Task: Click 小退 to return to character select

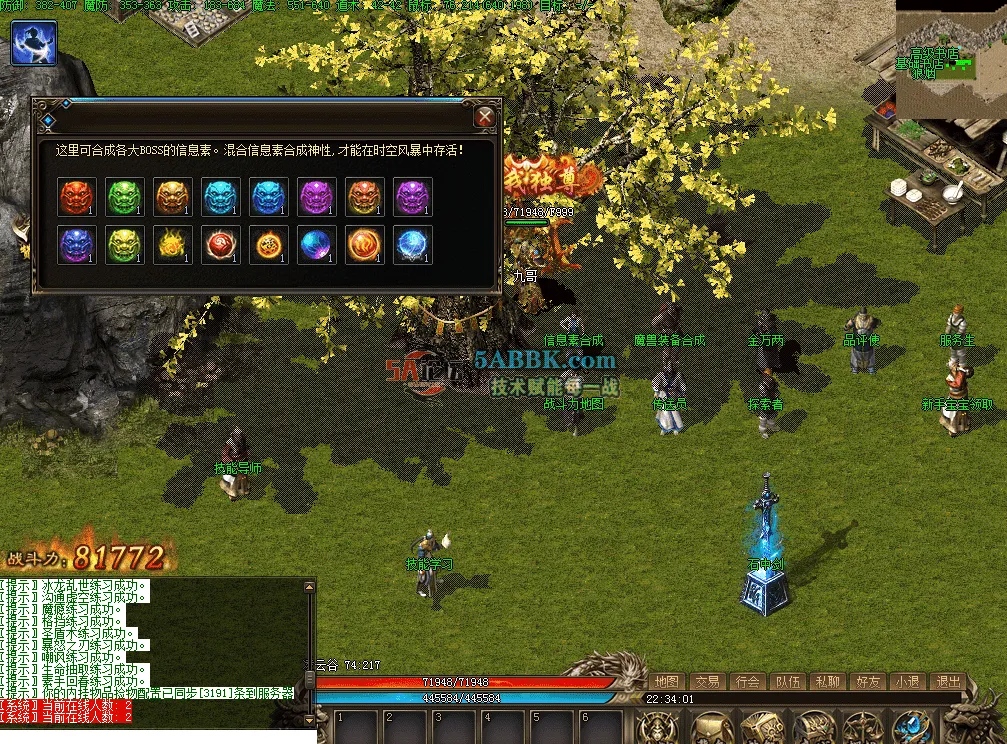Action: 907,681
